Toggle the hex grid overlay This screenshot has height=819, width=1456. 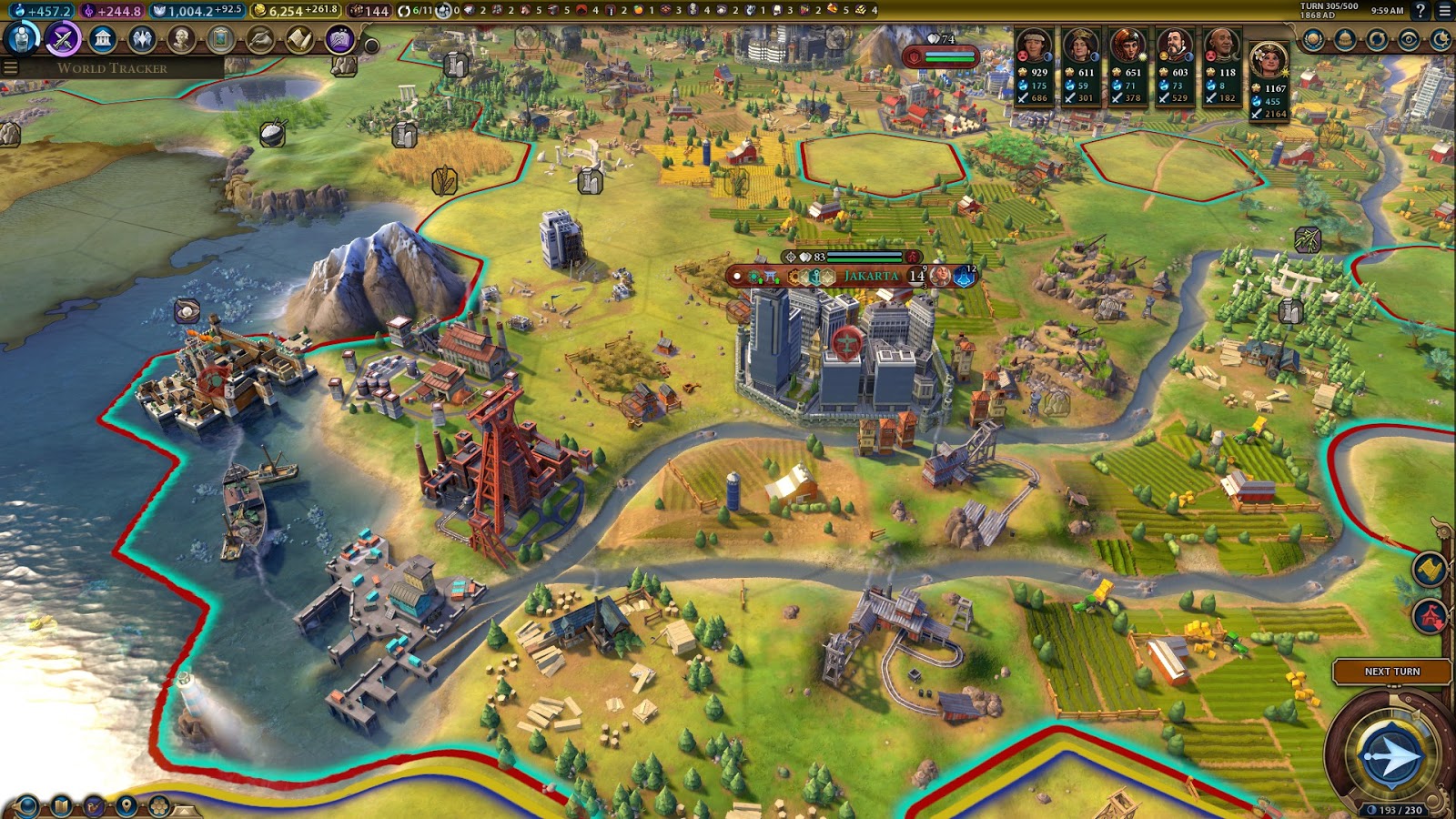pos(158,805)
